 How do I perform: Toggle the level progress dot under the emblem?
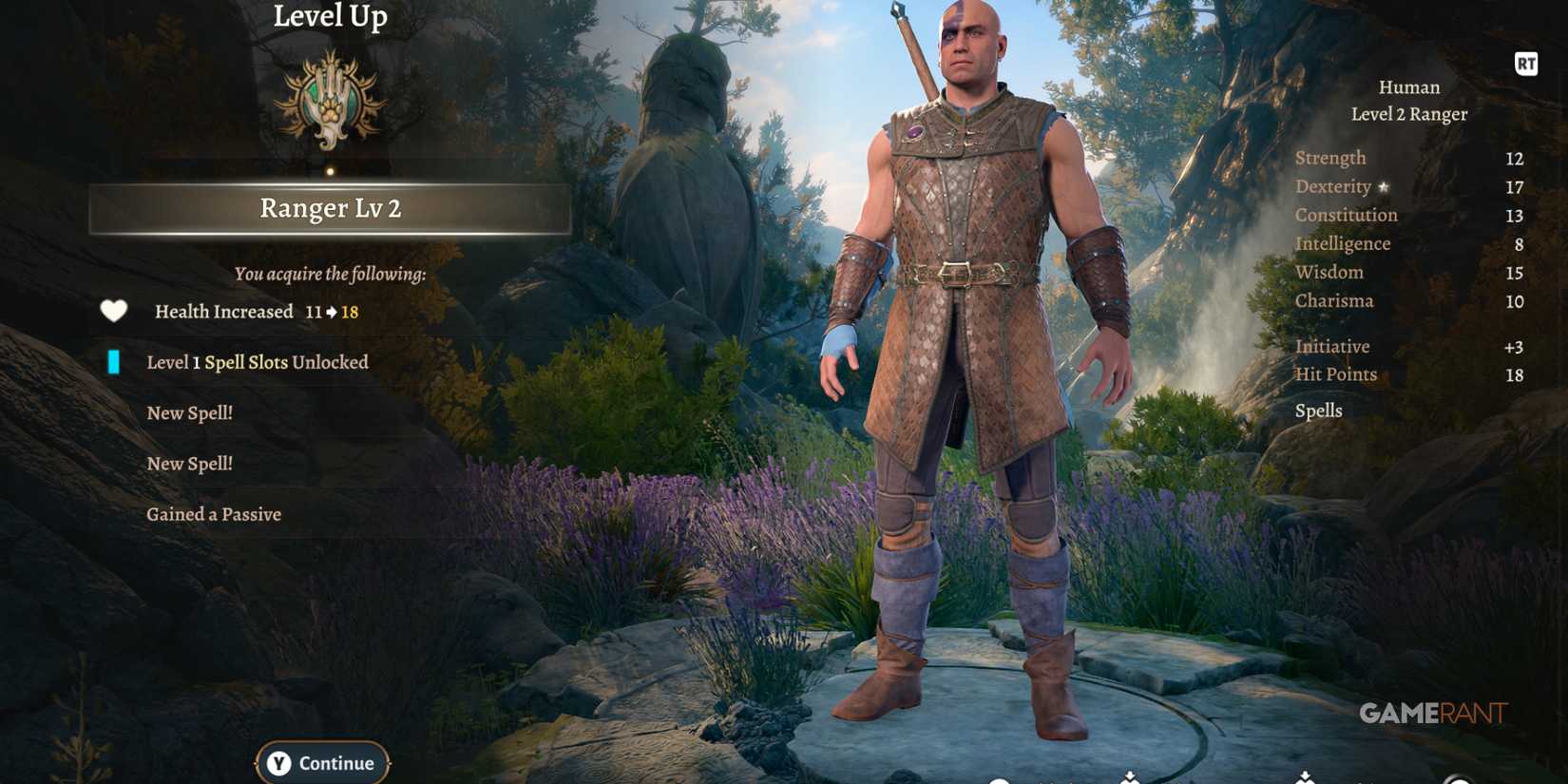coord(329,172)
